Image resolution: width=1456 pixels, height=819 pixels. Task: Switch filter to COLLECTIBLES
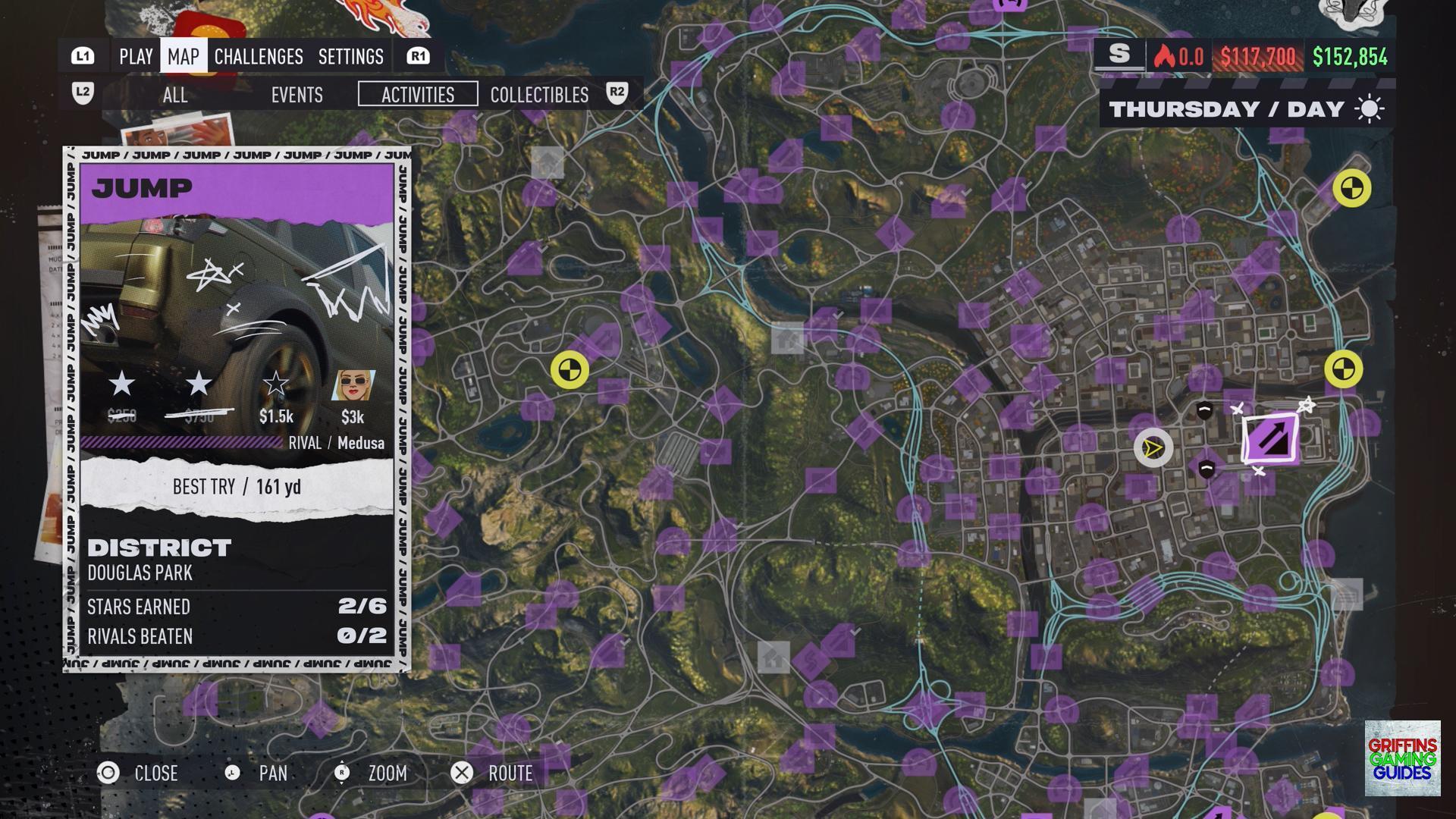(x=539, y=95)
